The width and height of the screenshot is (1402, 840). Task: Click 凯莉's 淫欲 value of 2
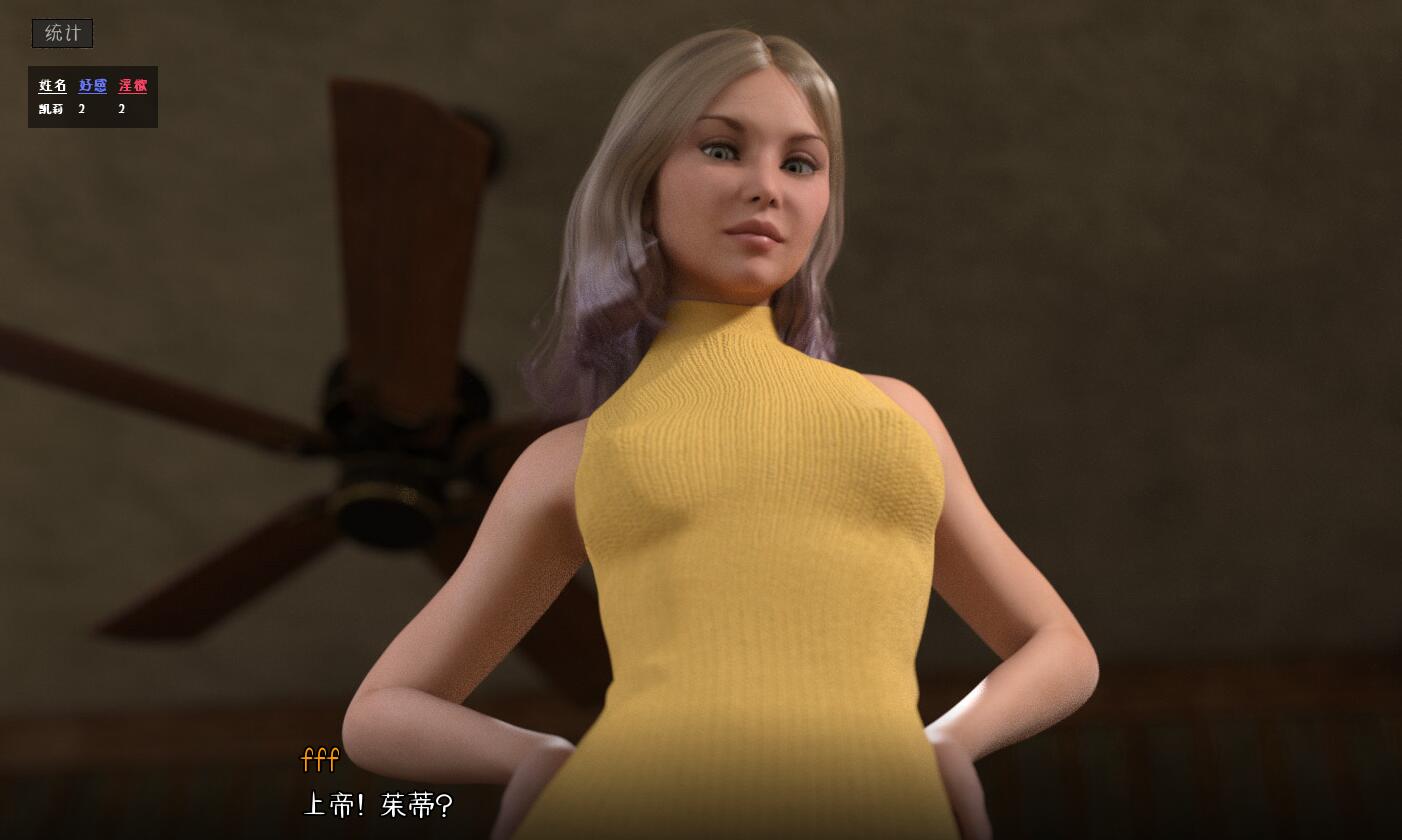121,108
